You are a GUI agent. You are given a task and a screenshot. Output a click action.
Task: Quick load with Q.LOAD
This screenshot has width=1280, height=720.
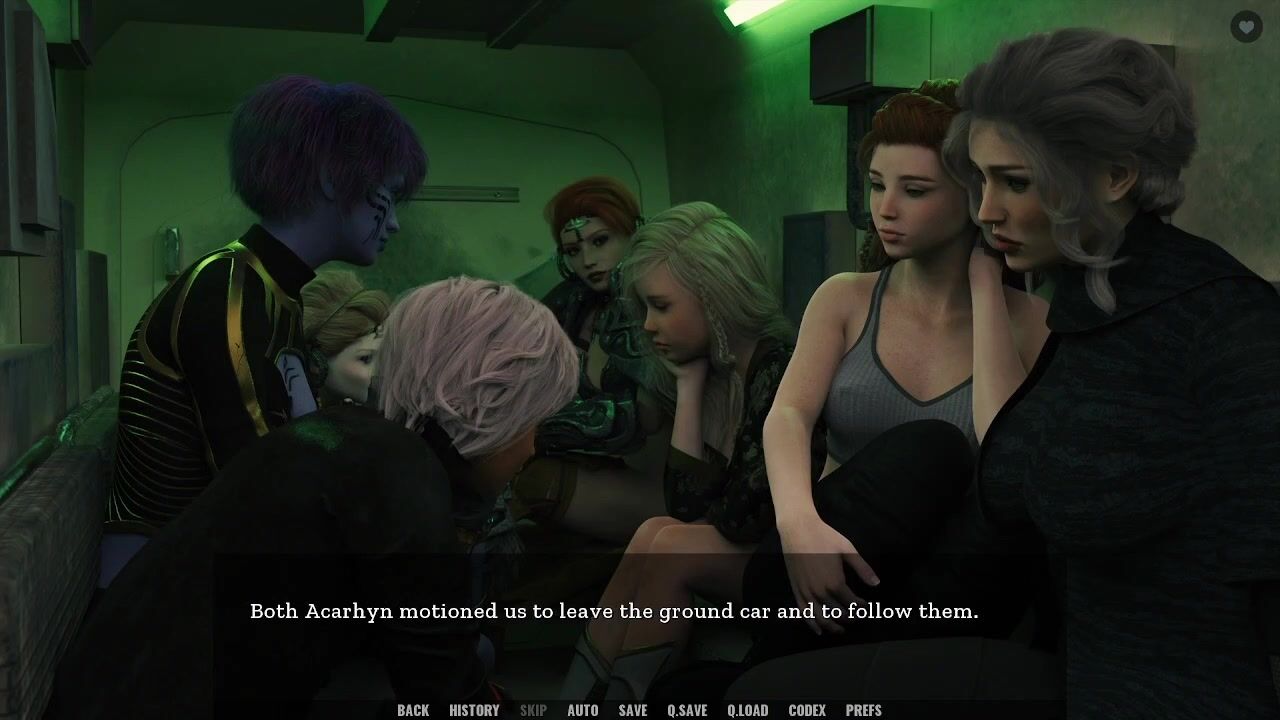pyautogui.click(x=748, y=710)
